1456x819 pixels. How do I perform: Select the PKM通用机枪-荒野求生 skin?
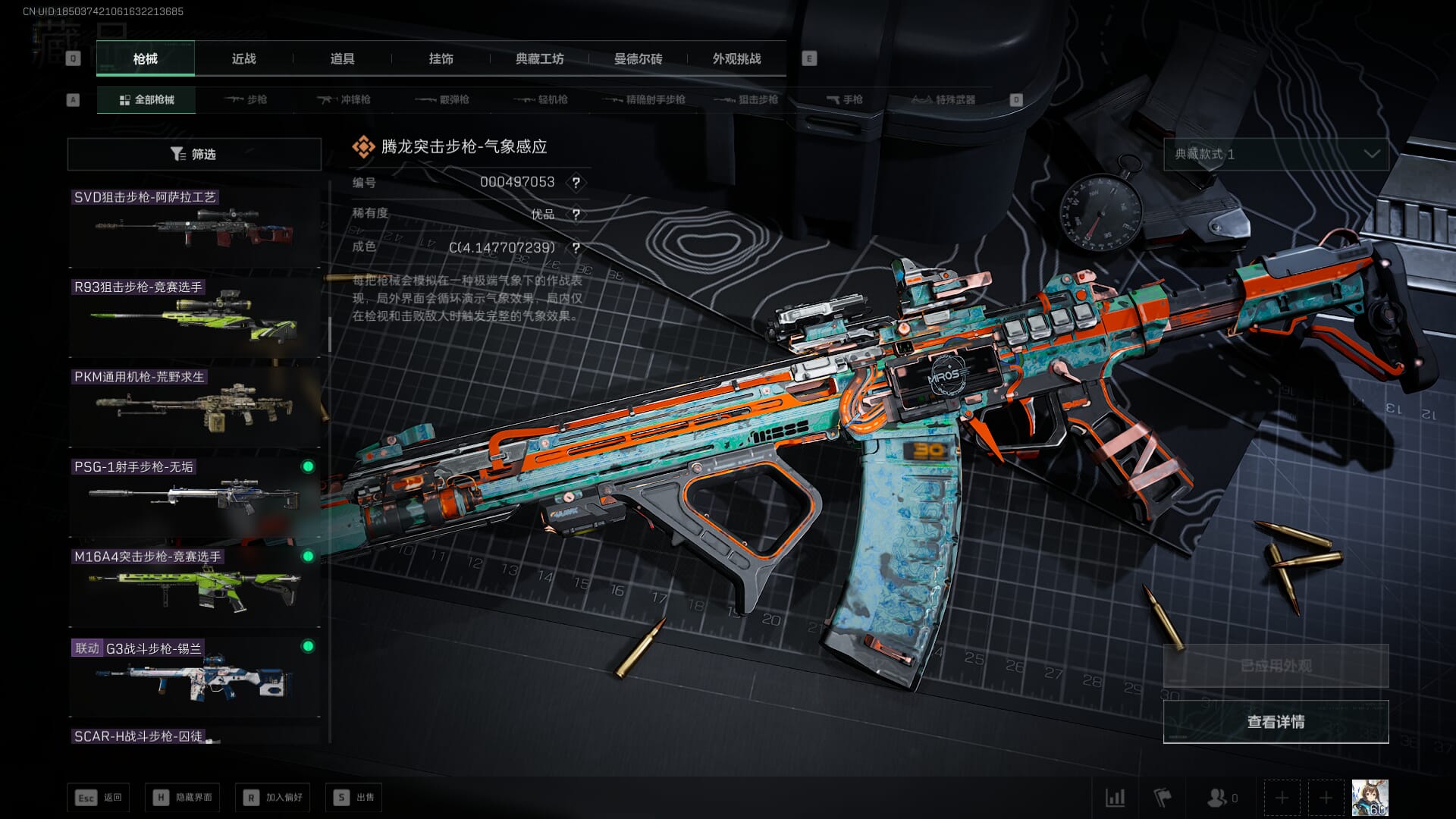point(194,407)
